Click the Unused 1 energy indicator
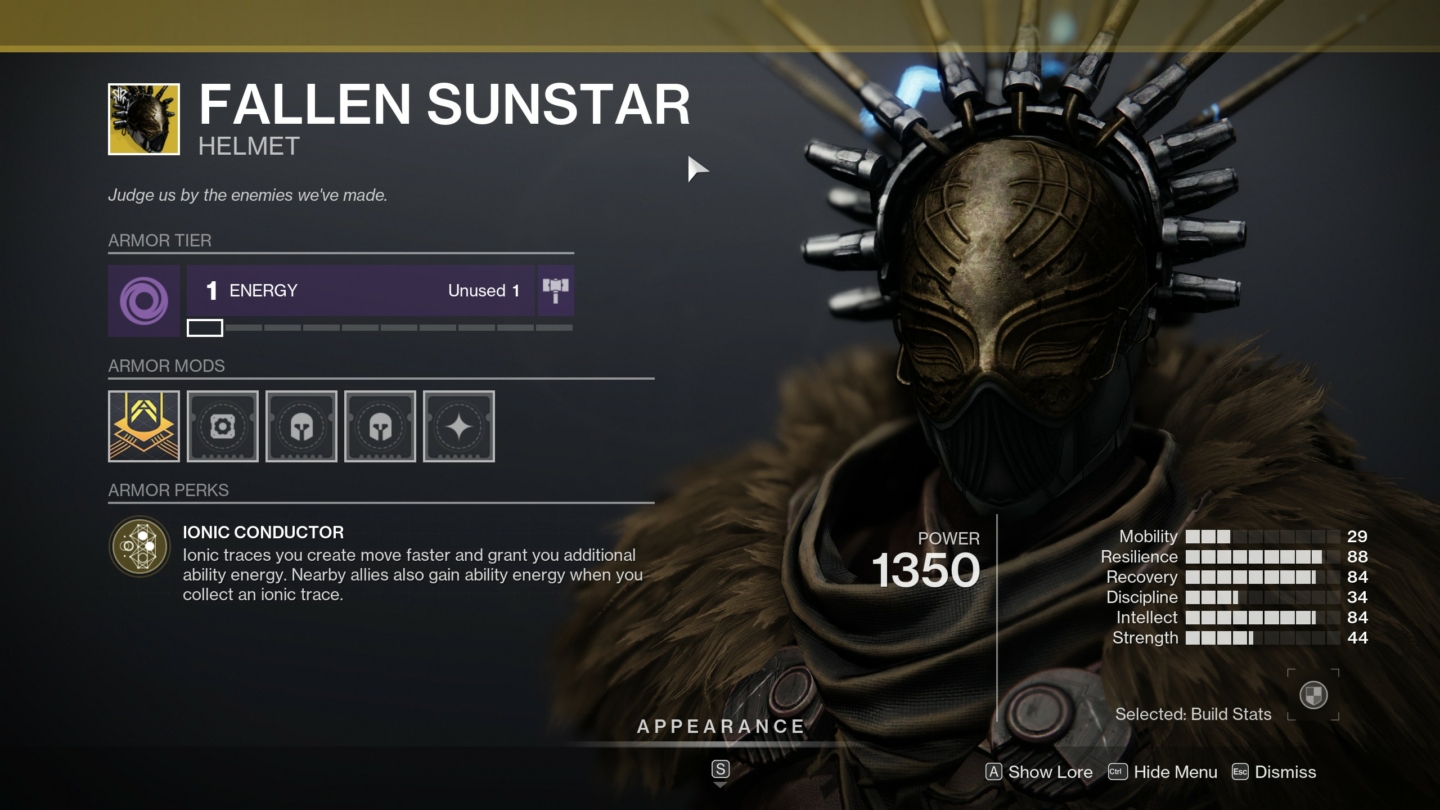1440x810 pixels. point(485,290)
